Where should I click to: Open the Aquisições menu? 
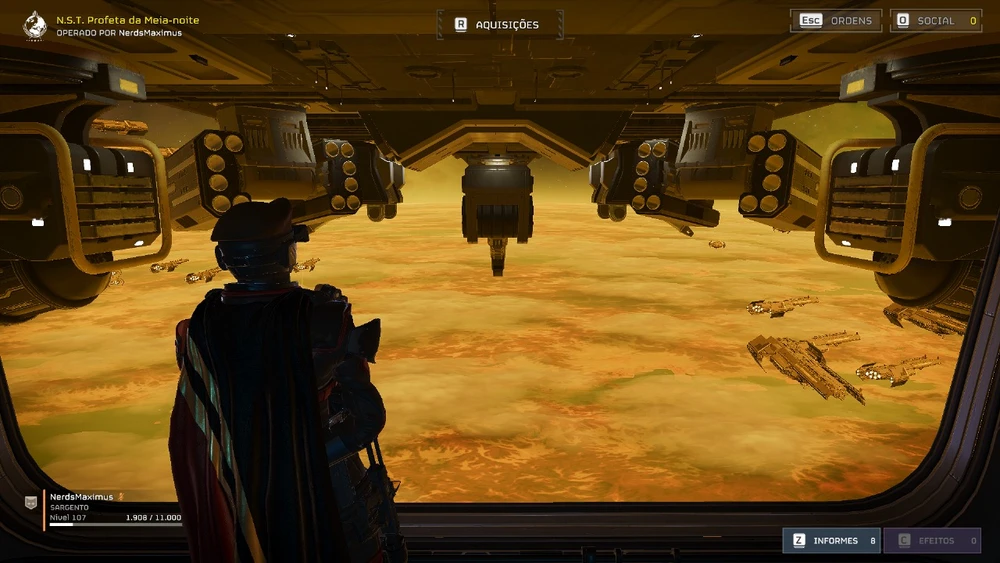click(499, 24)
